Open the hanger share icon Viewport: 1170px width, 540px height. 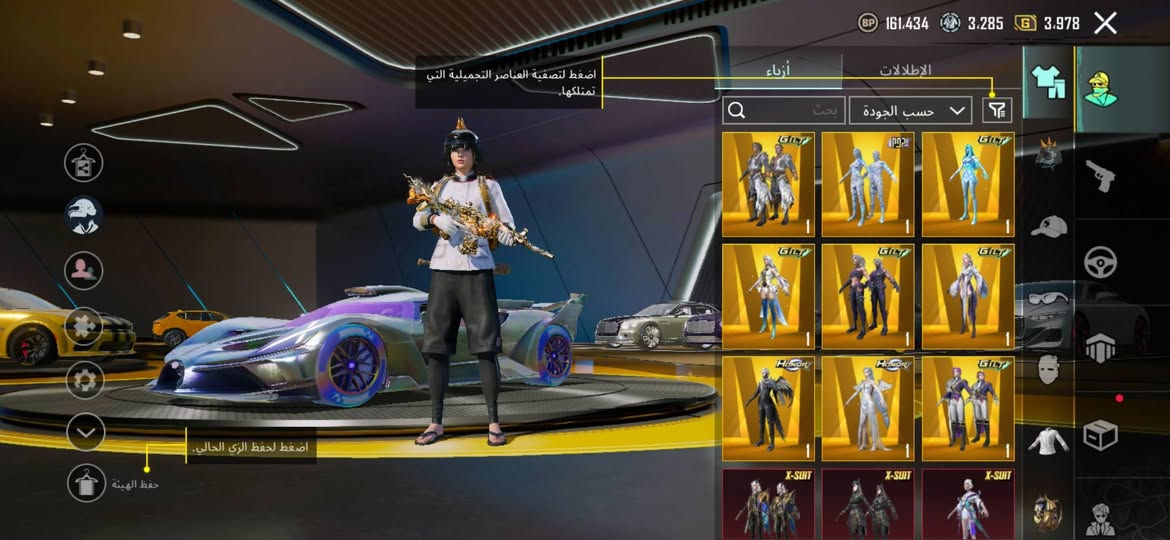click(x=84, y=162)
